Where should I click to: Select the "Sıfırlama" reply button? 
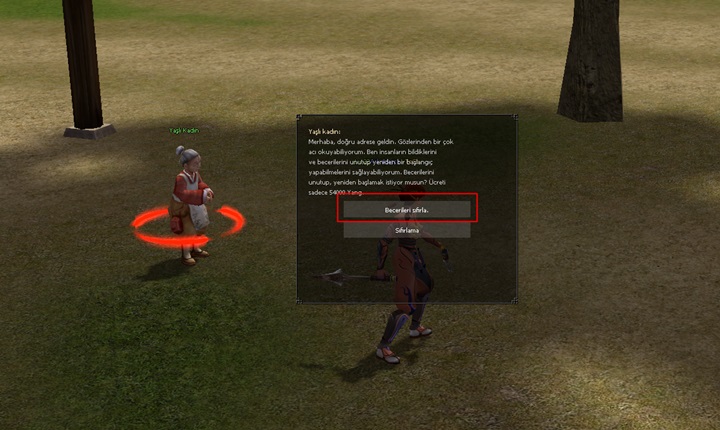[x=406, y=230]
